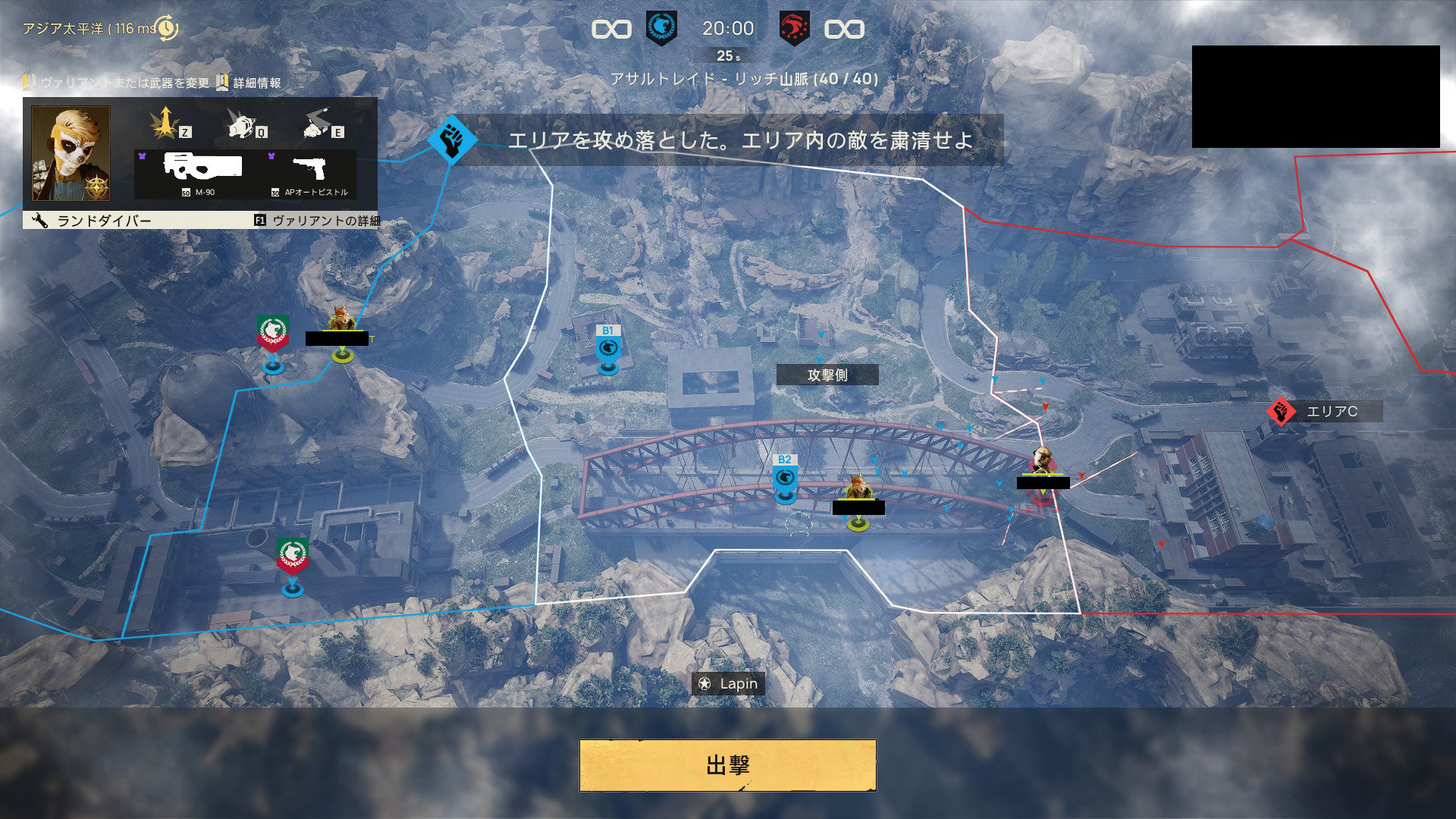This screenshot has width=1456, height=819.
Task: Select the B2 spawn point marker
Action: pos(785,479)
